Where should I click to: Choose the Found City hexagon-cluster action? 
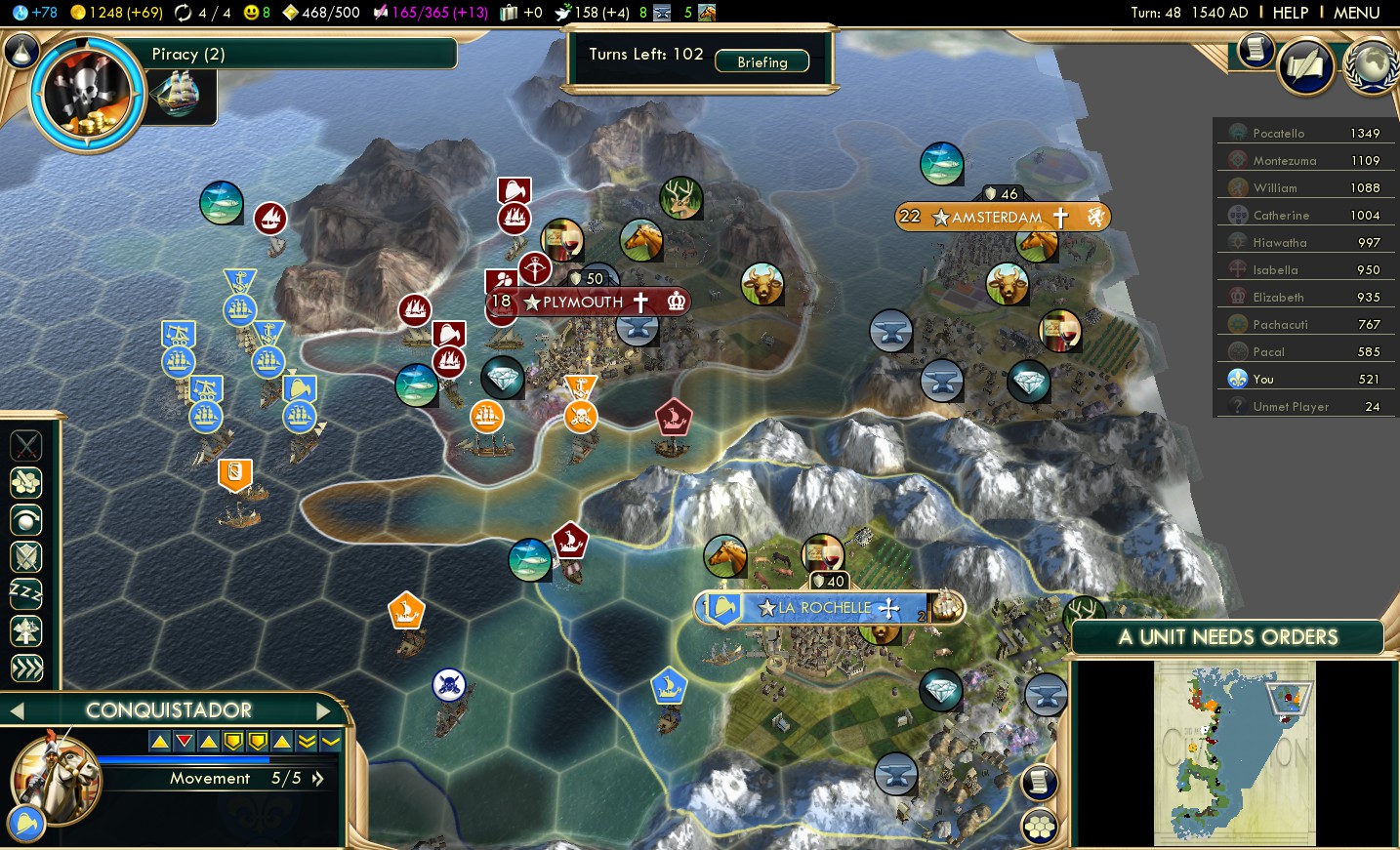(x=26, y=482)
